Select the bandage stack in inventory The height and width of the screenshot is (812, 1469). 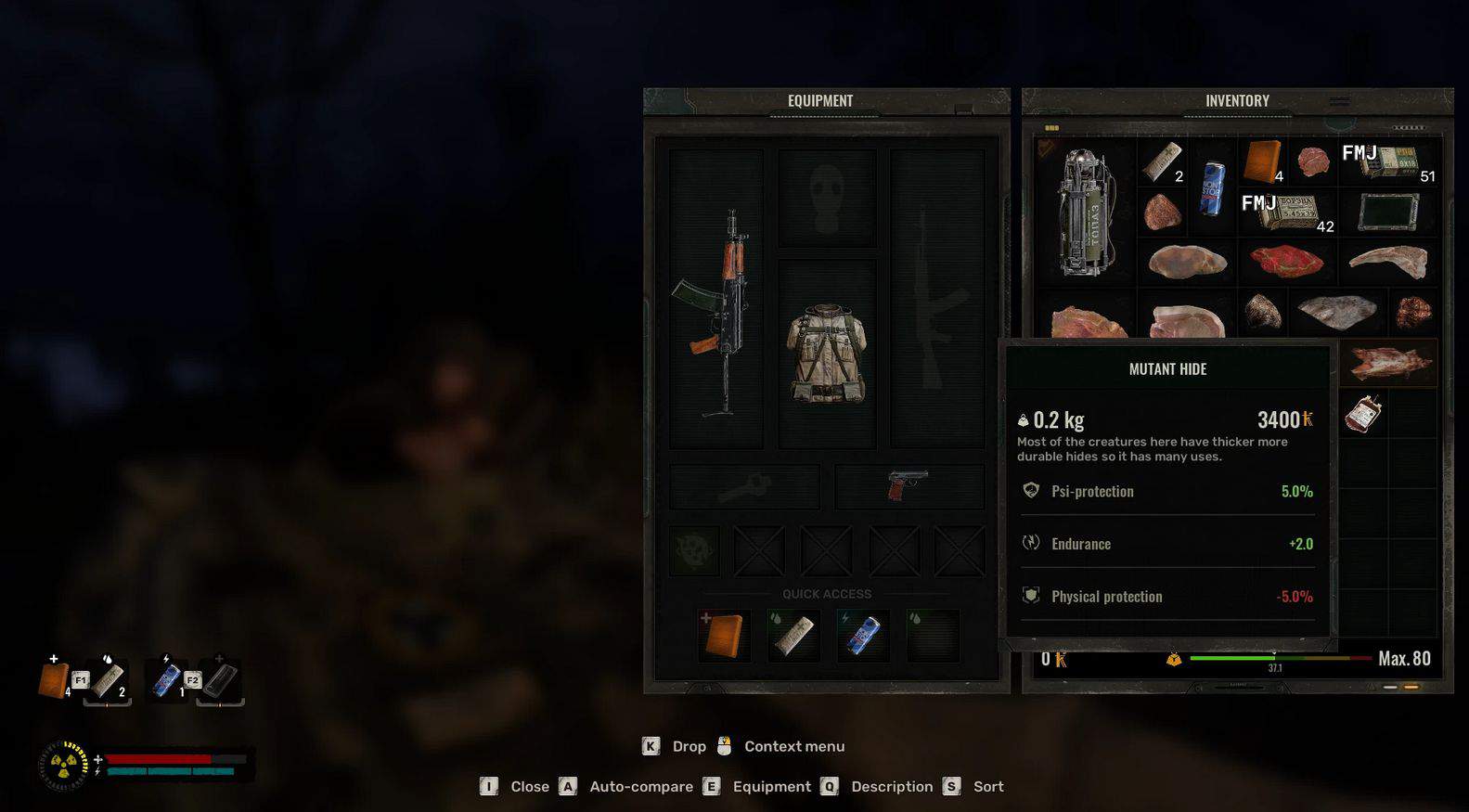(x=1161, y=161)
